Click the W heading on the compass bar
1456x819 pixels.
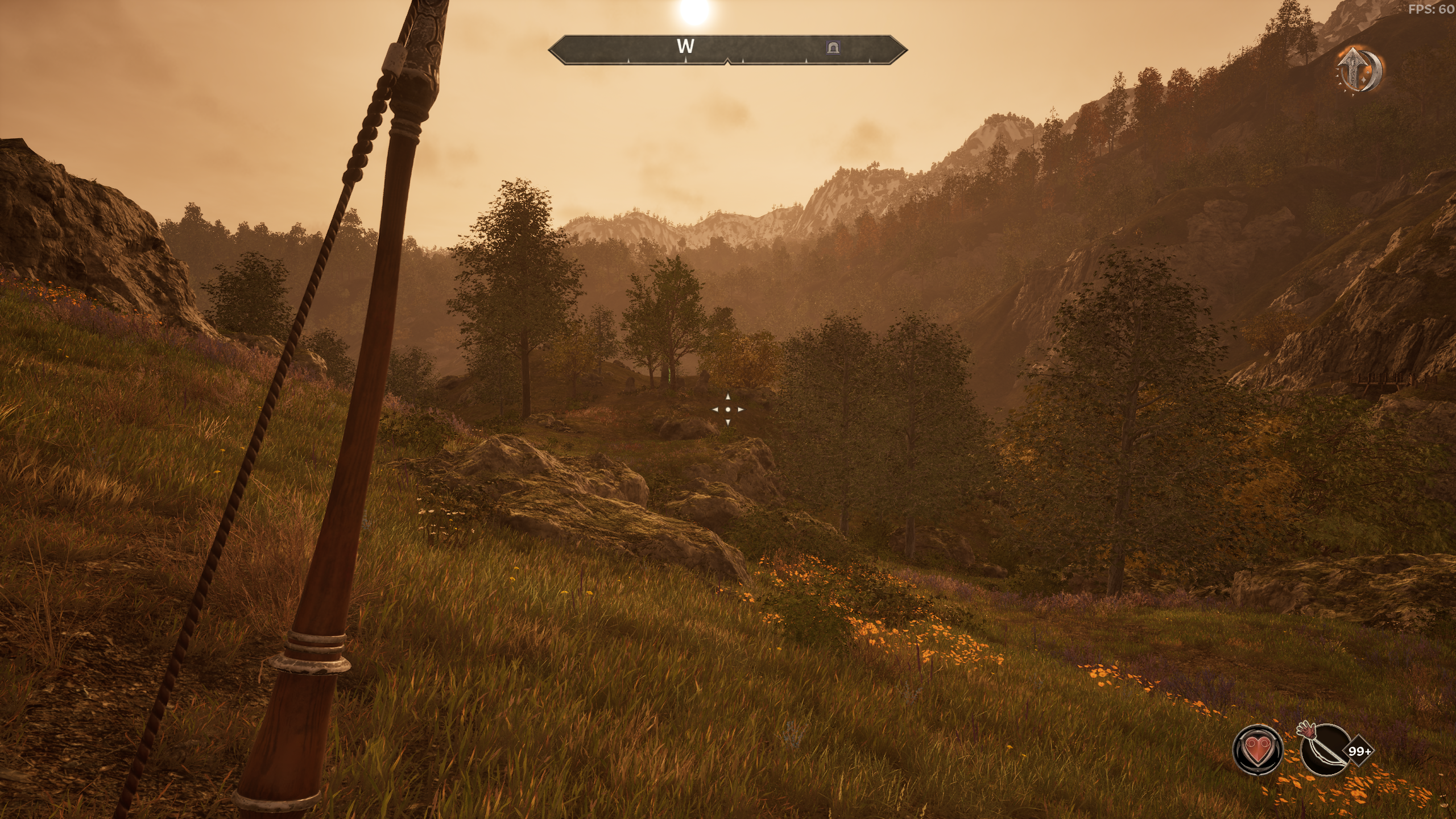coord(685,46)
